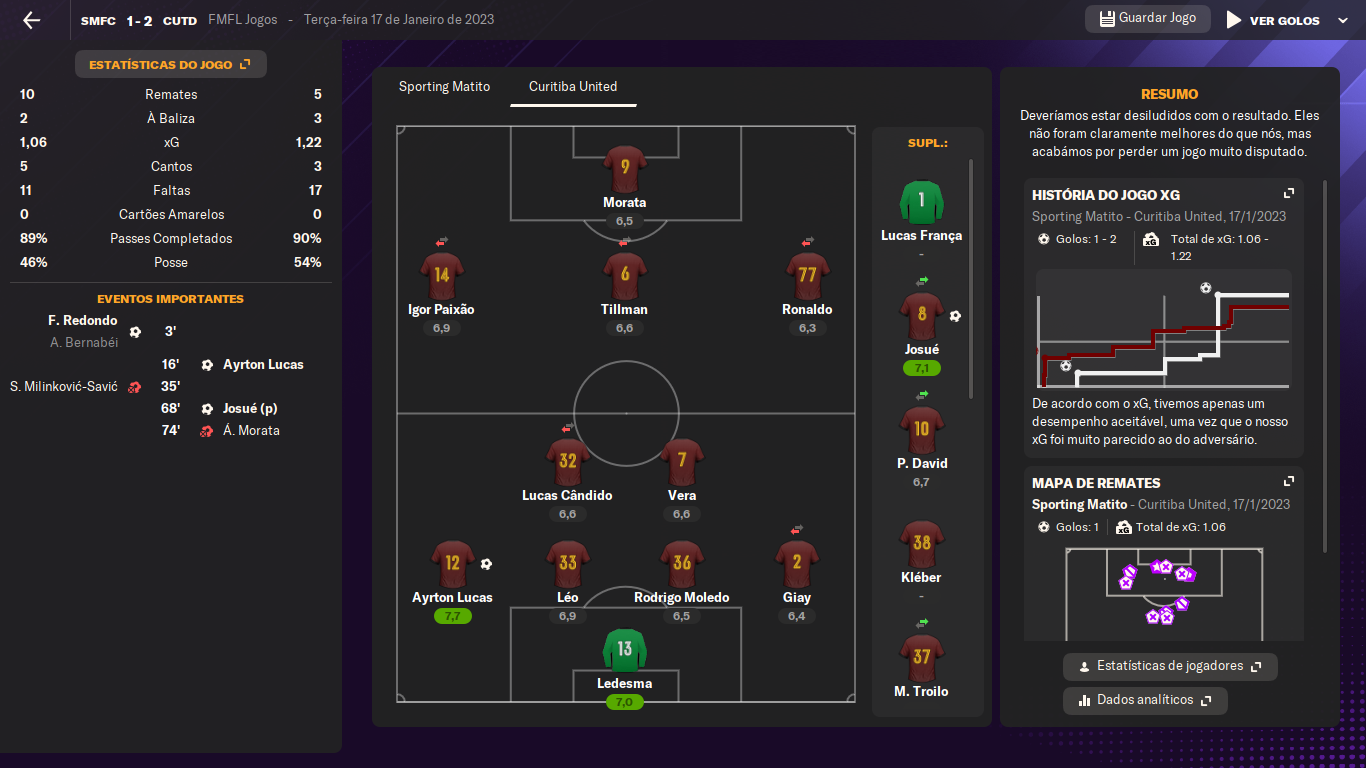Open Dados analíticos
The height and width of the screenshot is (768, 1366).
[x=1145, y=700]
